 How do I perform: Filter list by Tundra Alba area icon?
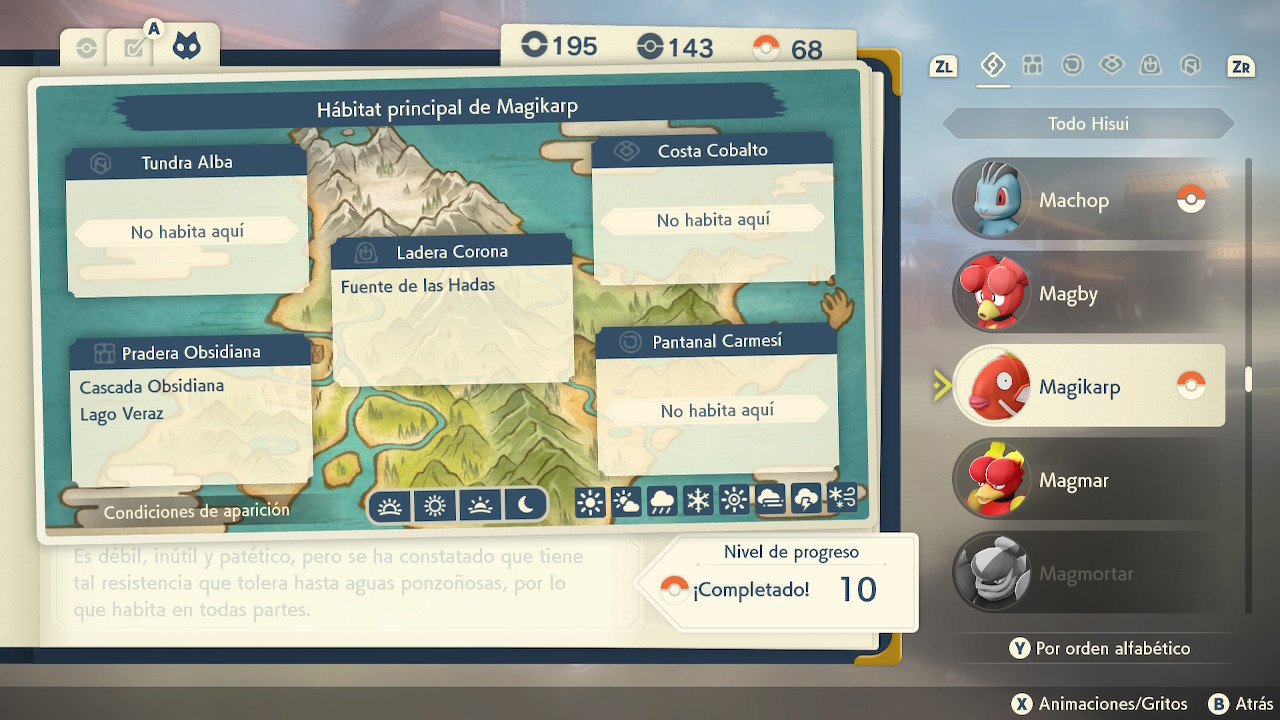(x=1190, y=66)
